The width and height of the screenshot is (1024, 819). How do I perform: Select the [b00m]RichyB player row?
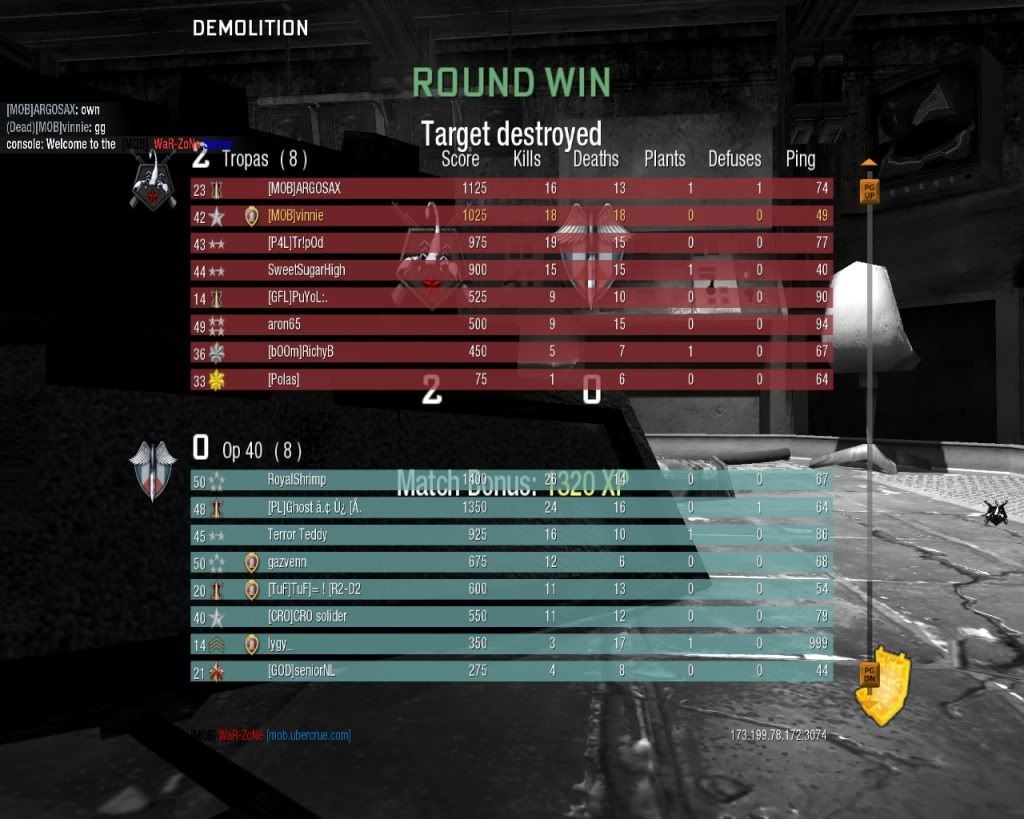point(510,352)
